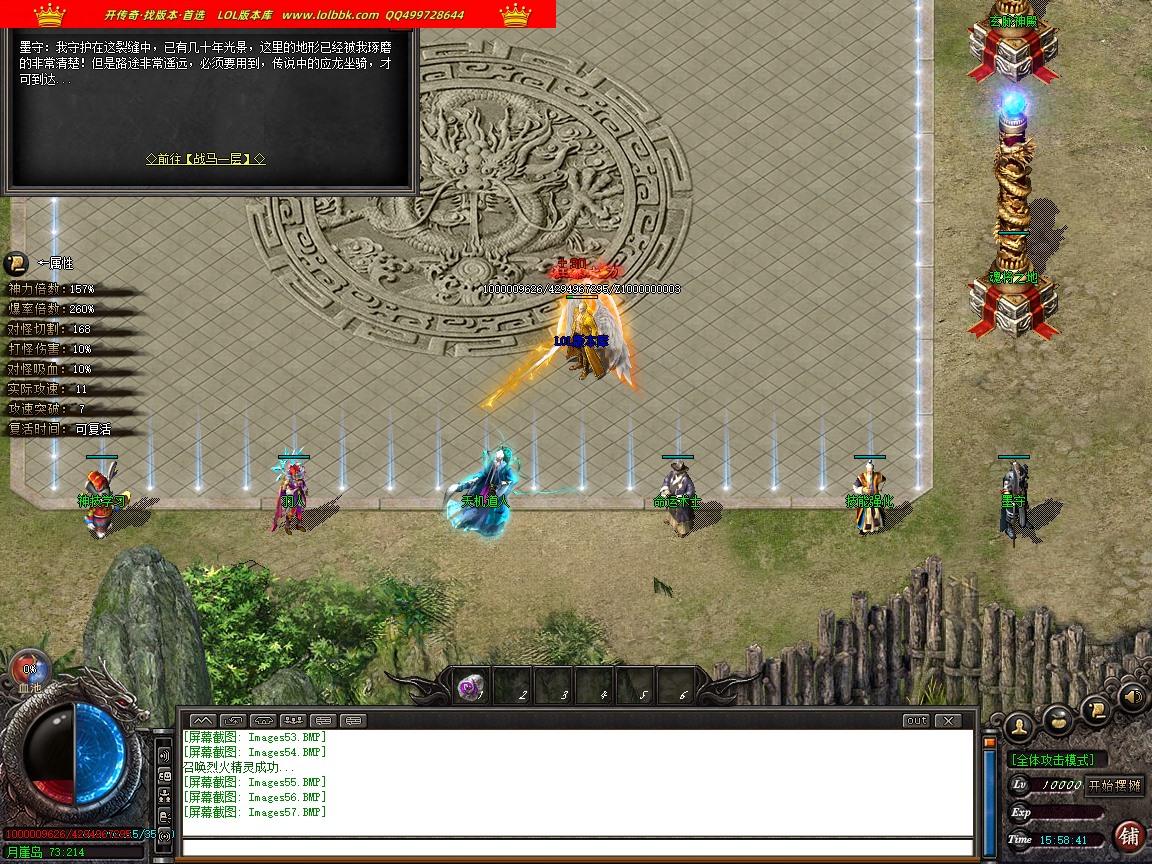Open the red 铺 shop button
The height and width of the screenshot is (864, 1152).
pyautogui.click(x=1130, y=836)
